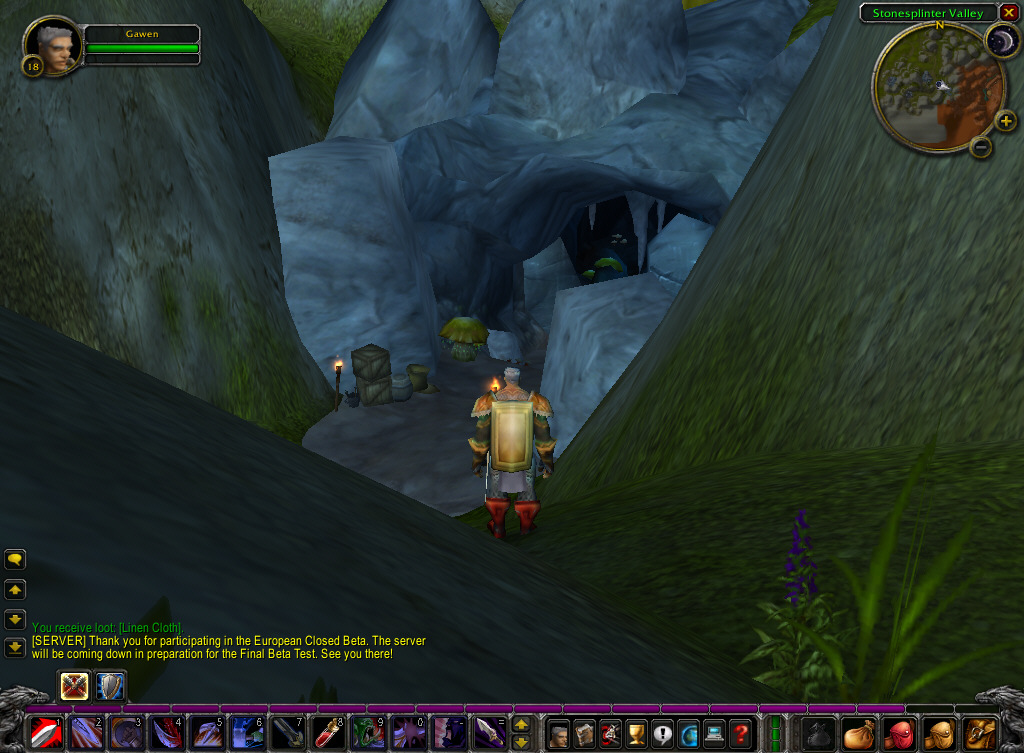Use the dagger item in last action slot

[489, 733]
